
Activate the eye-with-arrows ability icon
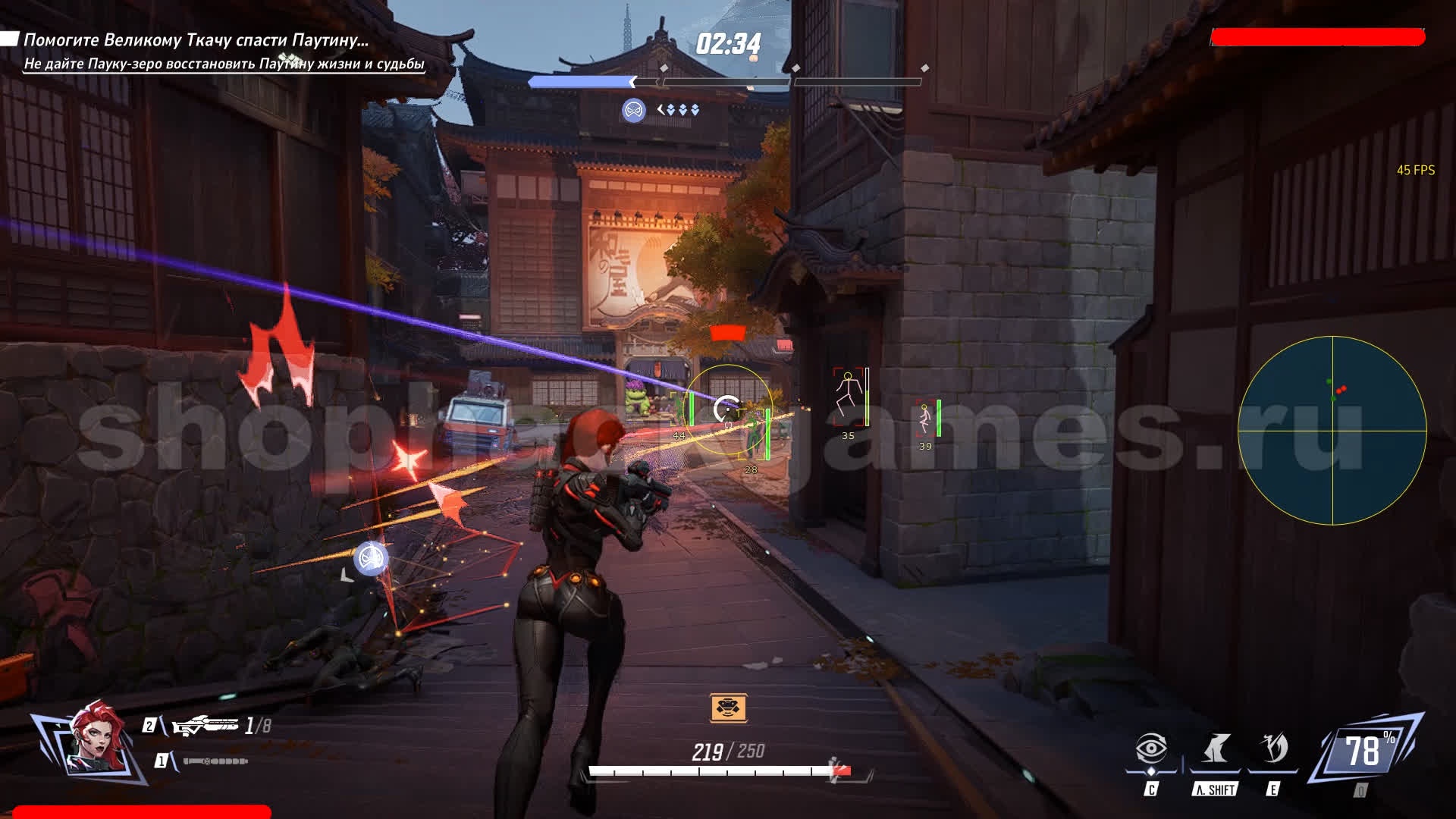tap(1151, 749)
